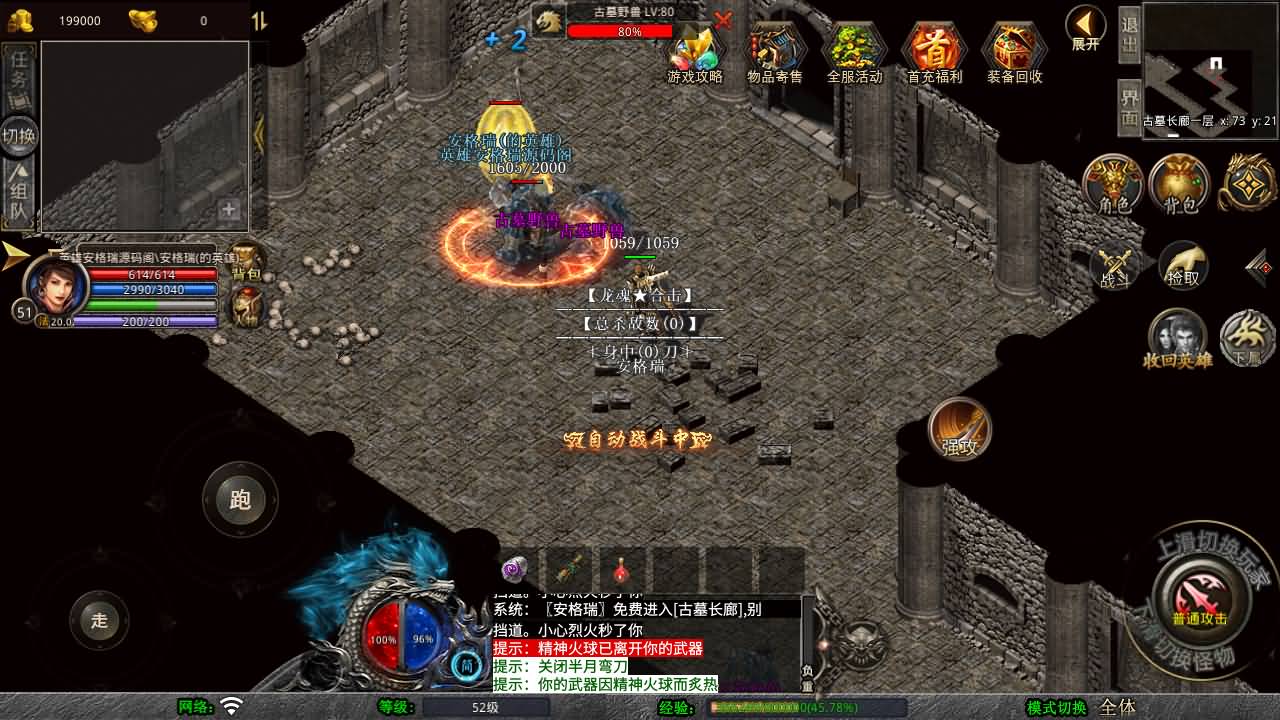This screenshot has width=1280, height=720.
Task: Show the 全服活动 server events
Action: [854, 52]
